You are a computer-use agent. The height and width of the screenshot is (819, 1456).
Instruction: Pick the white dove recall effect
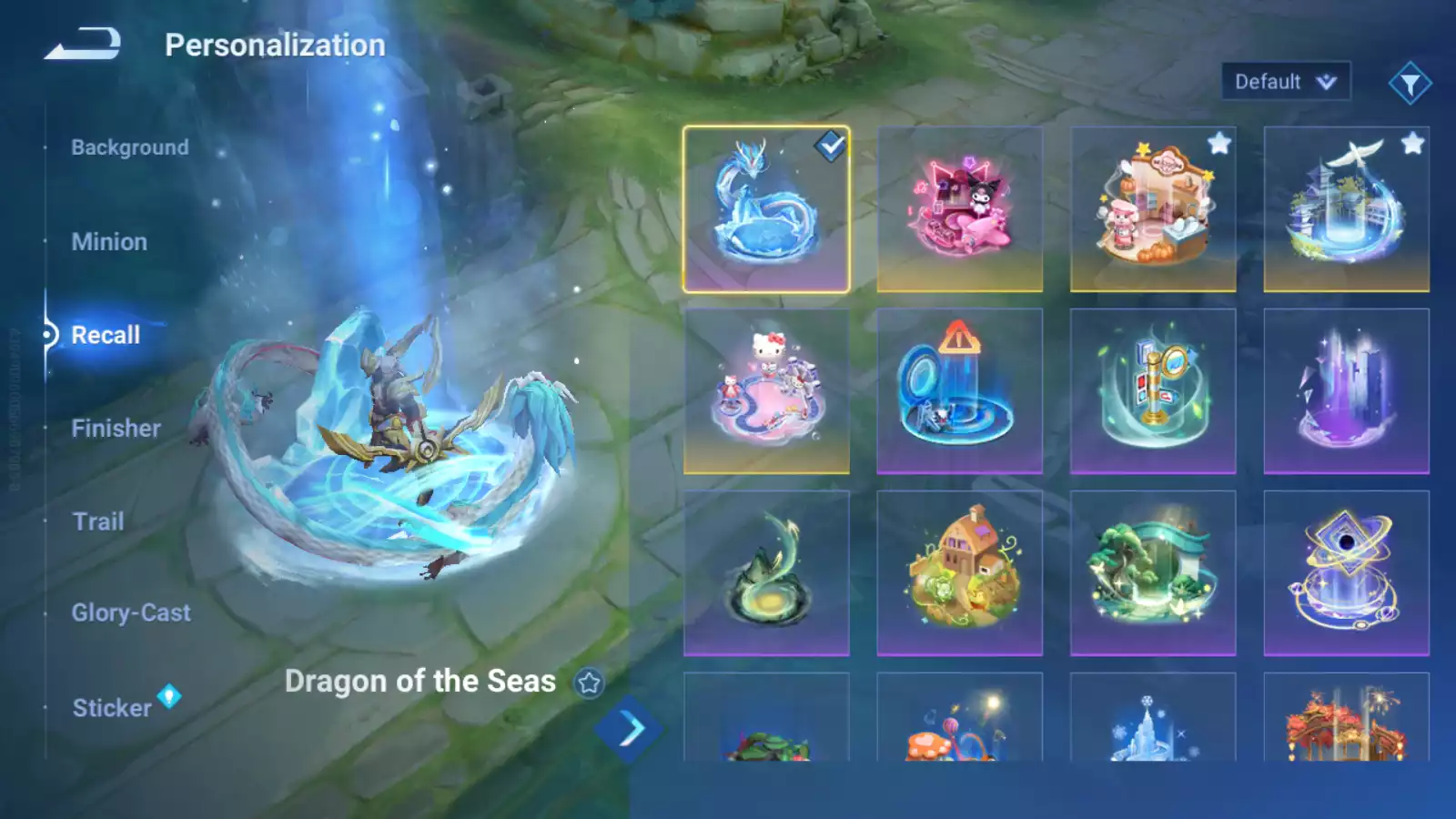pyautogui.click(x=1346, y=209)
